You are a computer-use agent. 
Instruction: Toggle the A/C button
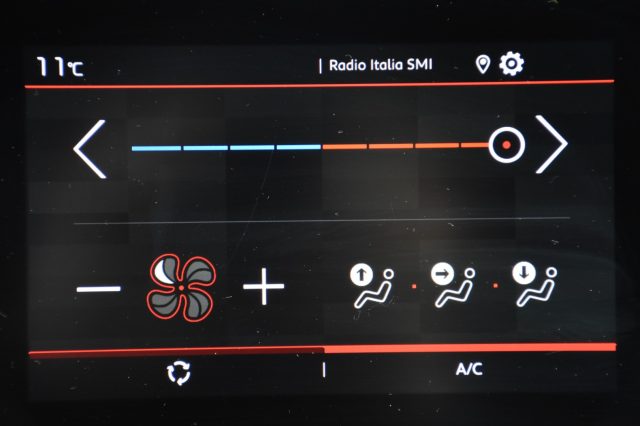[x=469, y=370]
